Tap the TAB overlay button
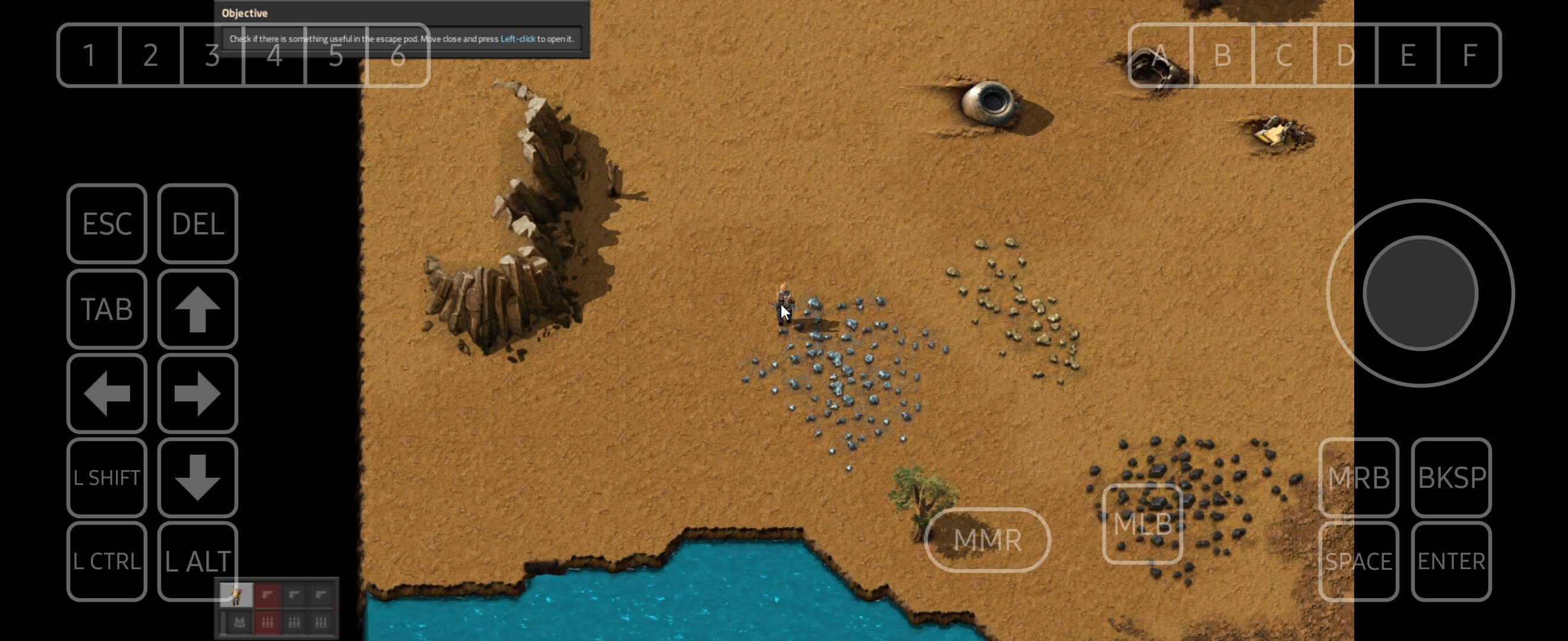 coord(106,309)
